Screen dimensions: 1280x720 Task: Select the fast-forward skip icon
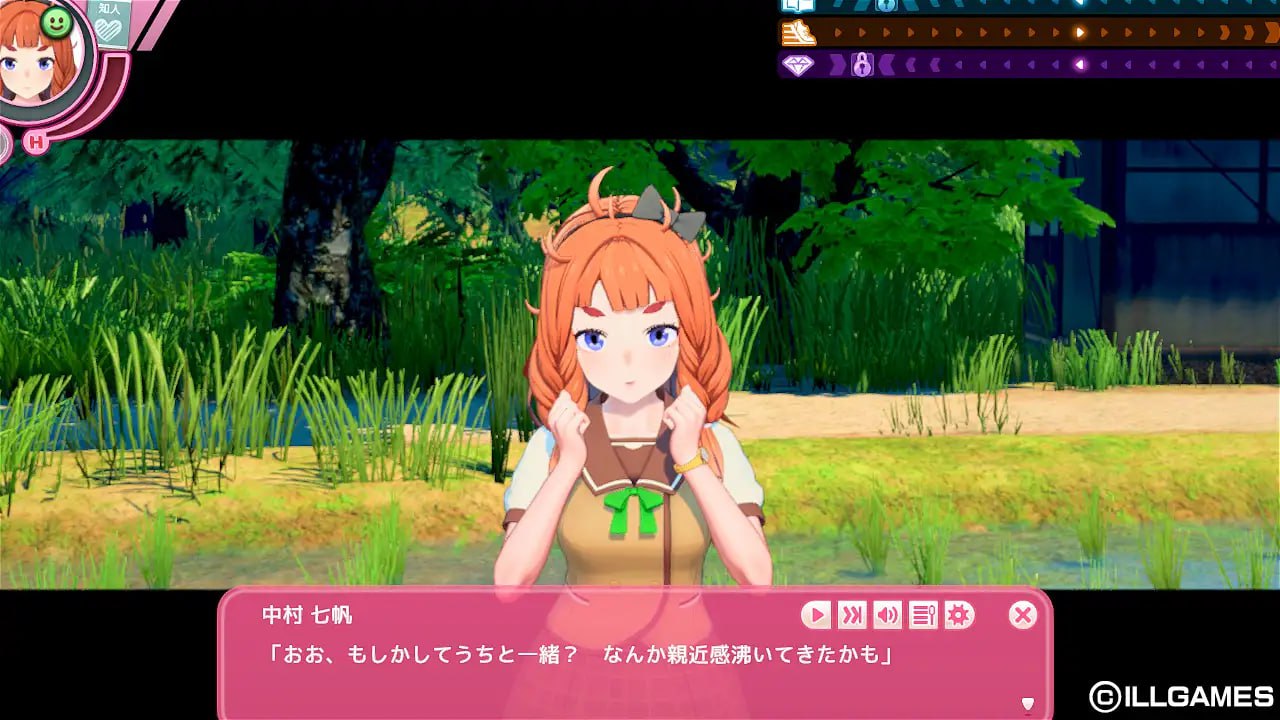851,616
